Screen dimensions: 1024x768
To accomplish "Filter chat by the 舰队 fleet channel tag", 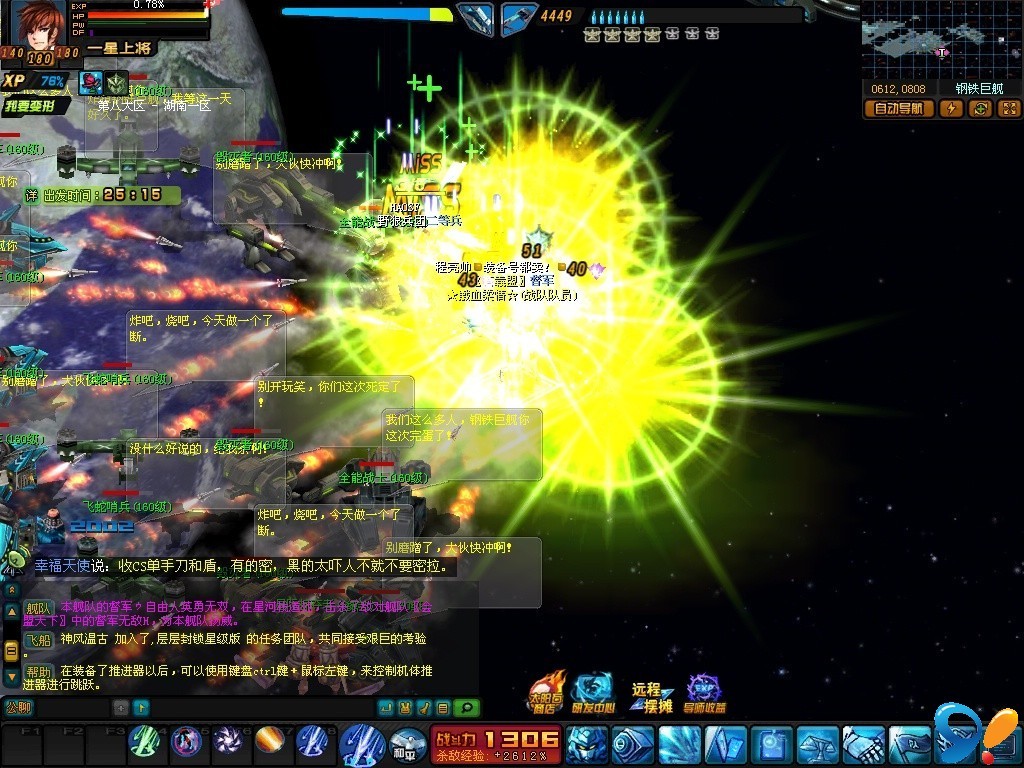I will tap(38, 608).
